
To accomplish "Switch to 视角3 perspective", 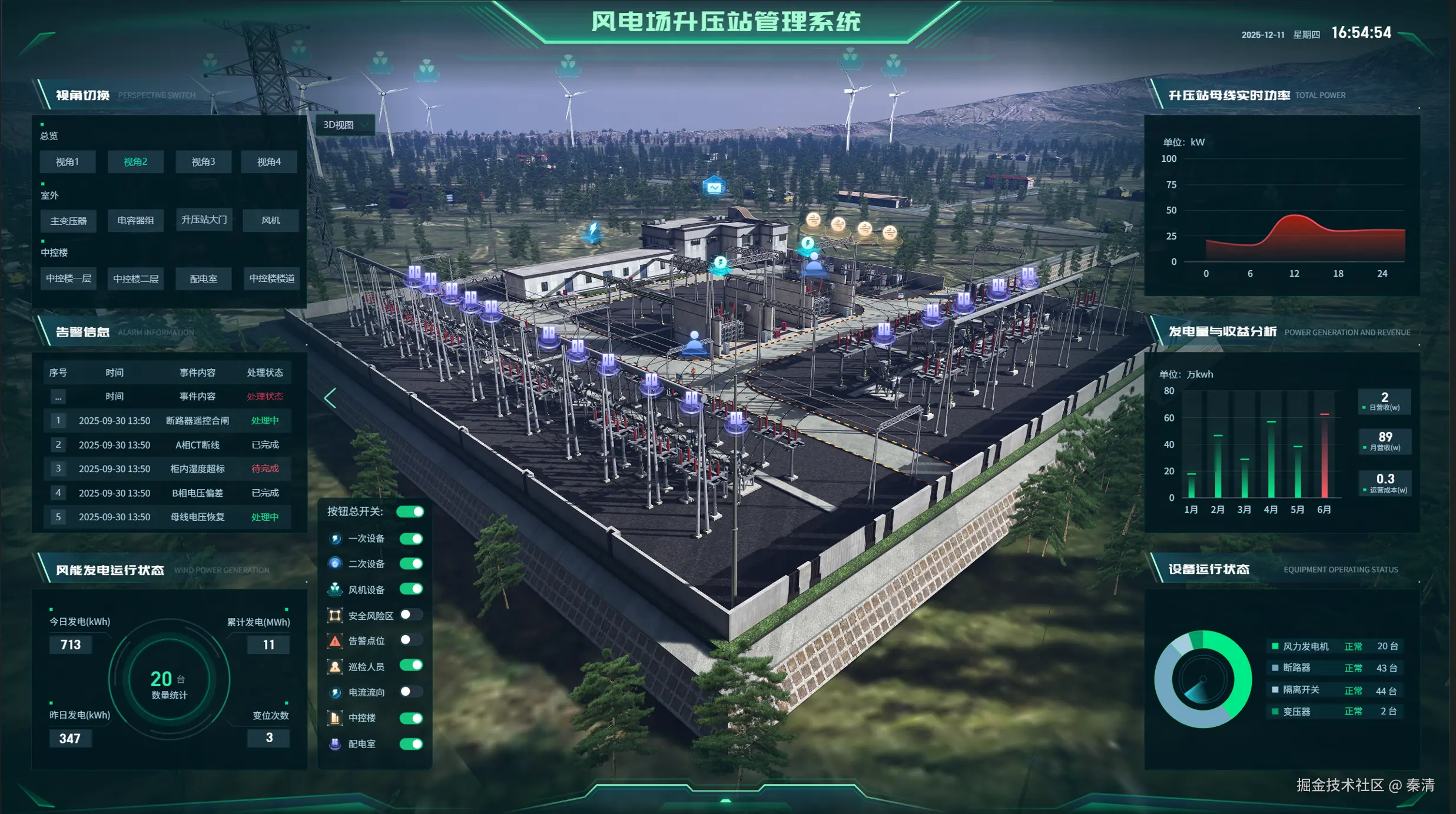I will tap(203, 161).
